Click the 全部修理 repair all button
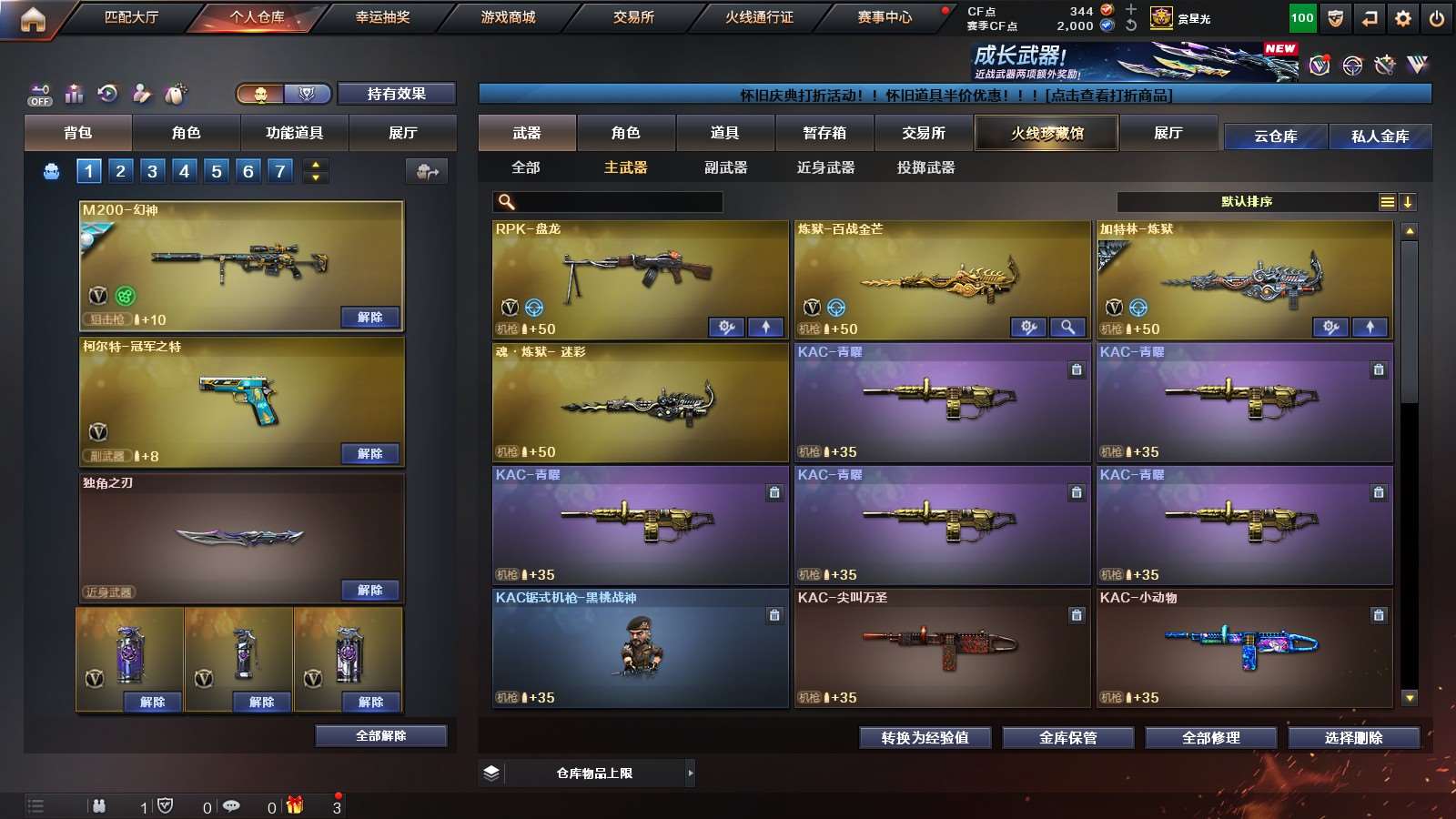 pyautogui.click(x=1210, y=738)
